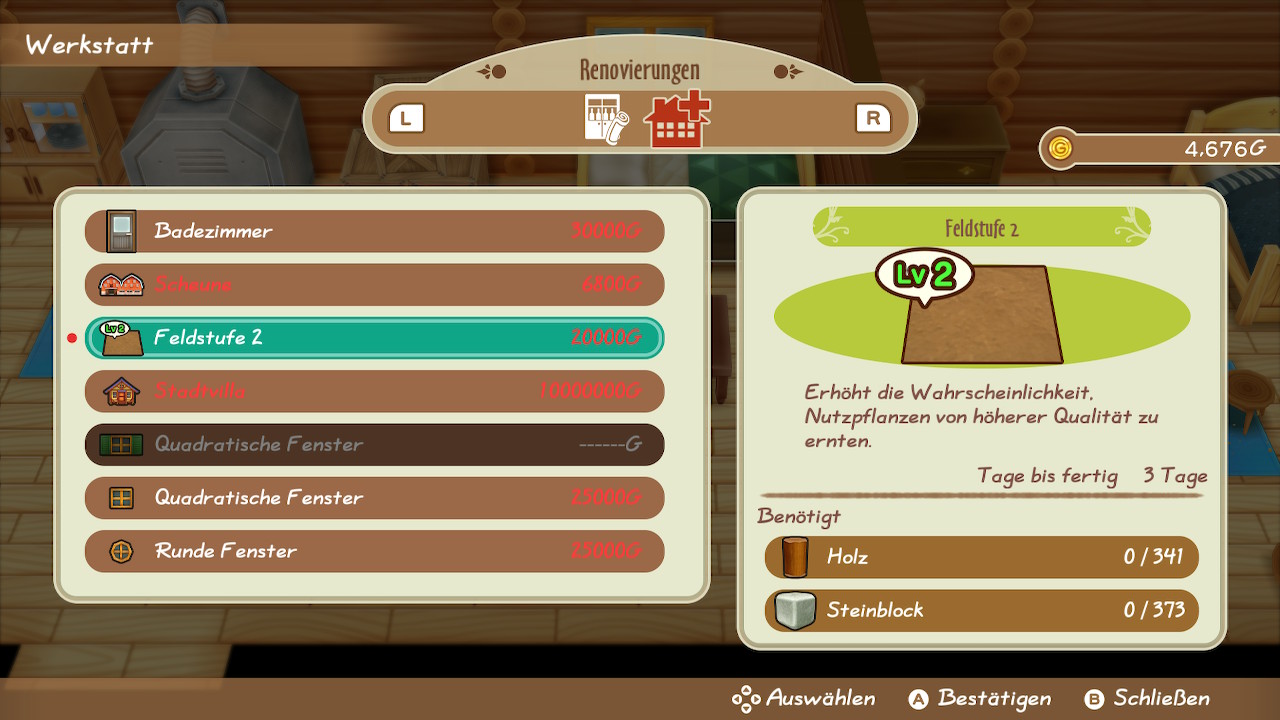This screenshot has width=1280, height=720.
Task: Choose the Scheune upgrade for 6800G
Action: coord(374,285)
